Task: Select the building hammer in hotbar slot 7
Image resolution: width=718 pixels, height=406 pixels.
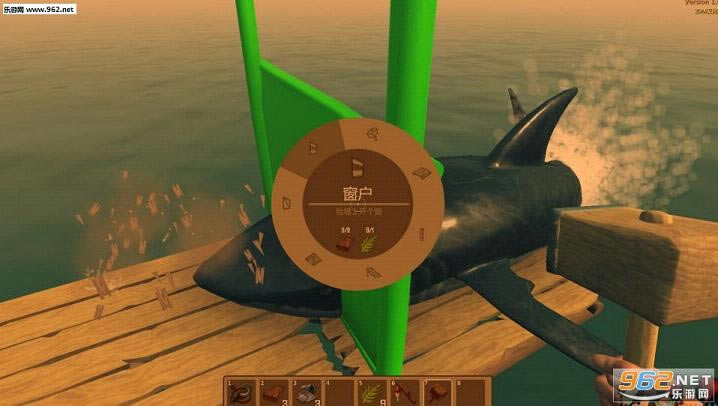Action: click(x=437, y=392)
